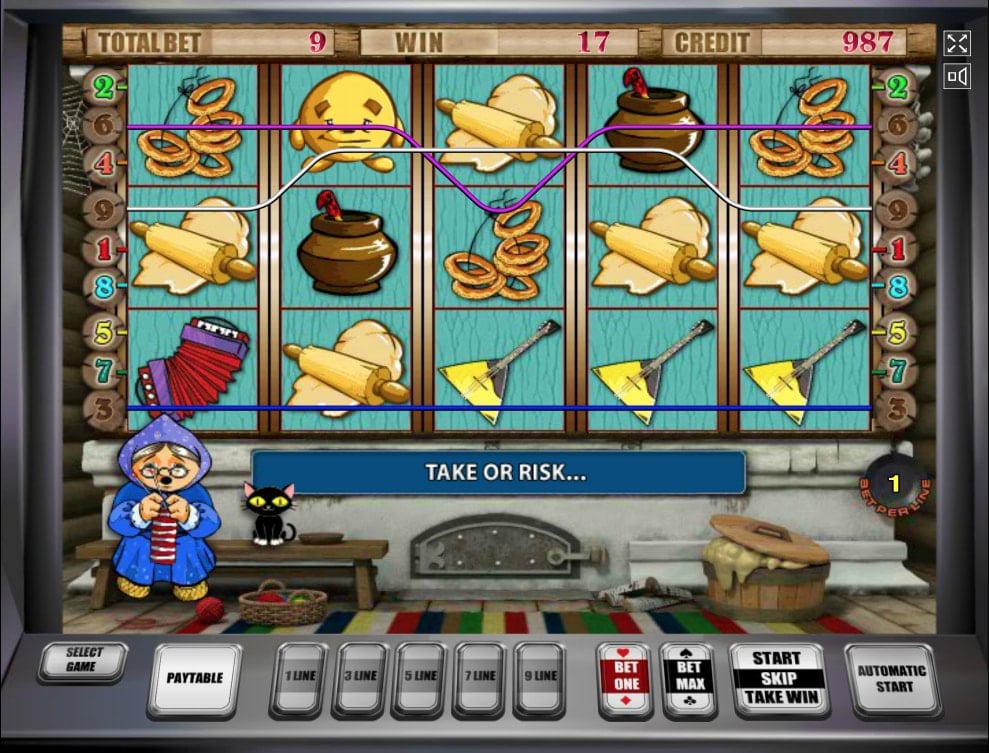
Task: Switch to 7 Line play
Action: click(x=484, y=678)
